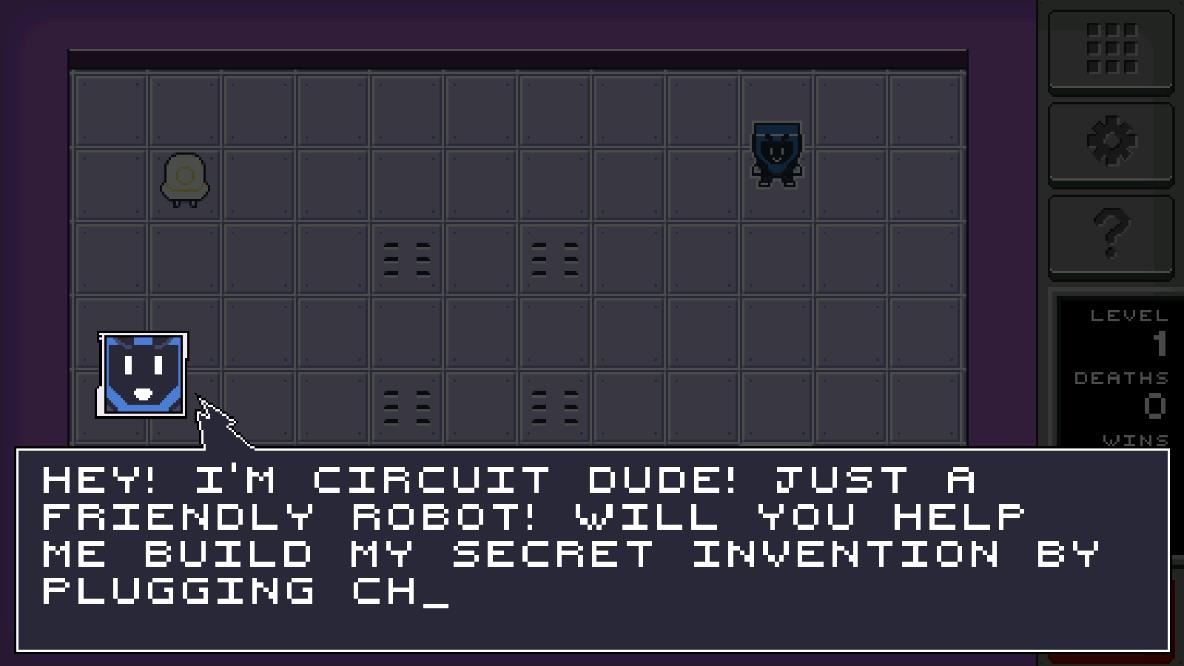Open the gear settings button
1184x666 pixels.
(1111, 142)
